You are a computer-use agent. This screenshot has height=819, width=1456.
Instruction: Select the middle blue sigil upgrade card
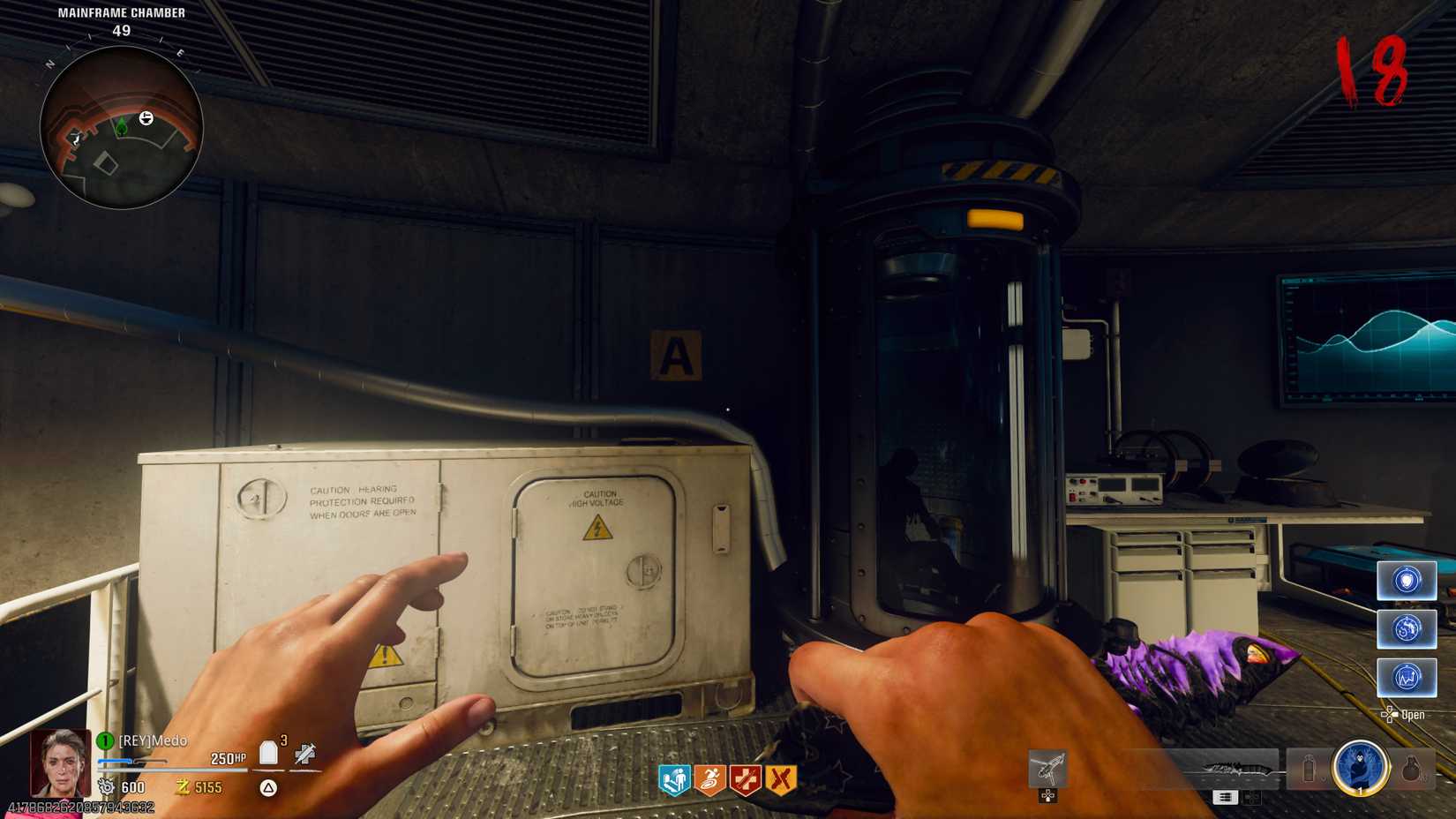point(1407,630)
